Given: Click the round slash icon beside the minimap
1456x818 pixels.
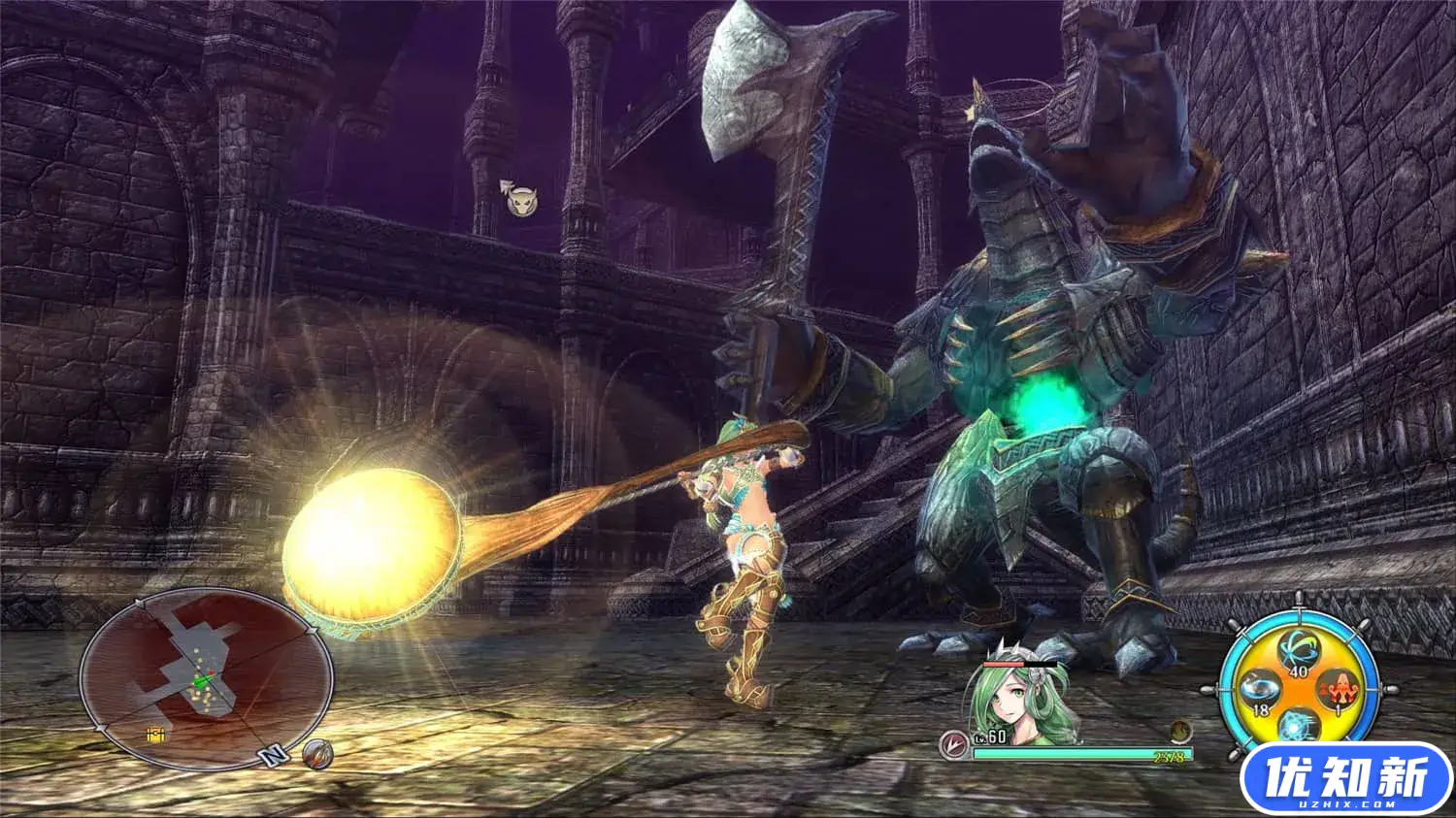Looking at the screenshot, I should (x=315, y=753).
